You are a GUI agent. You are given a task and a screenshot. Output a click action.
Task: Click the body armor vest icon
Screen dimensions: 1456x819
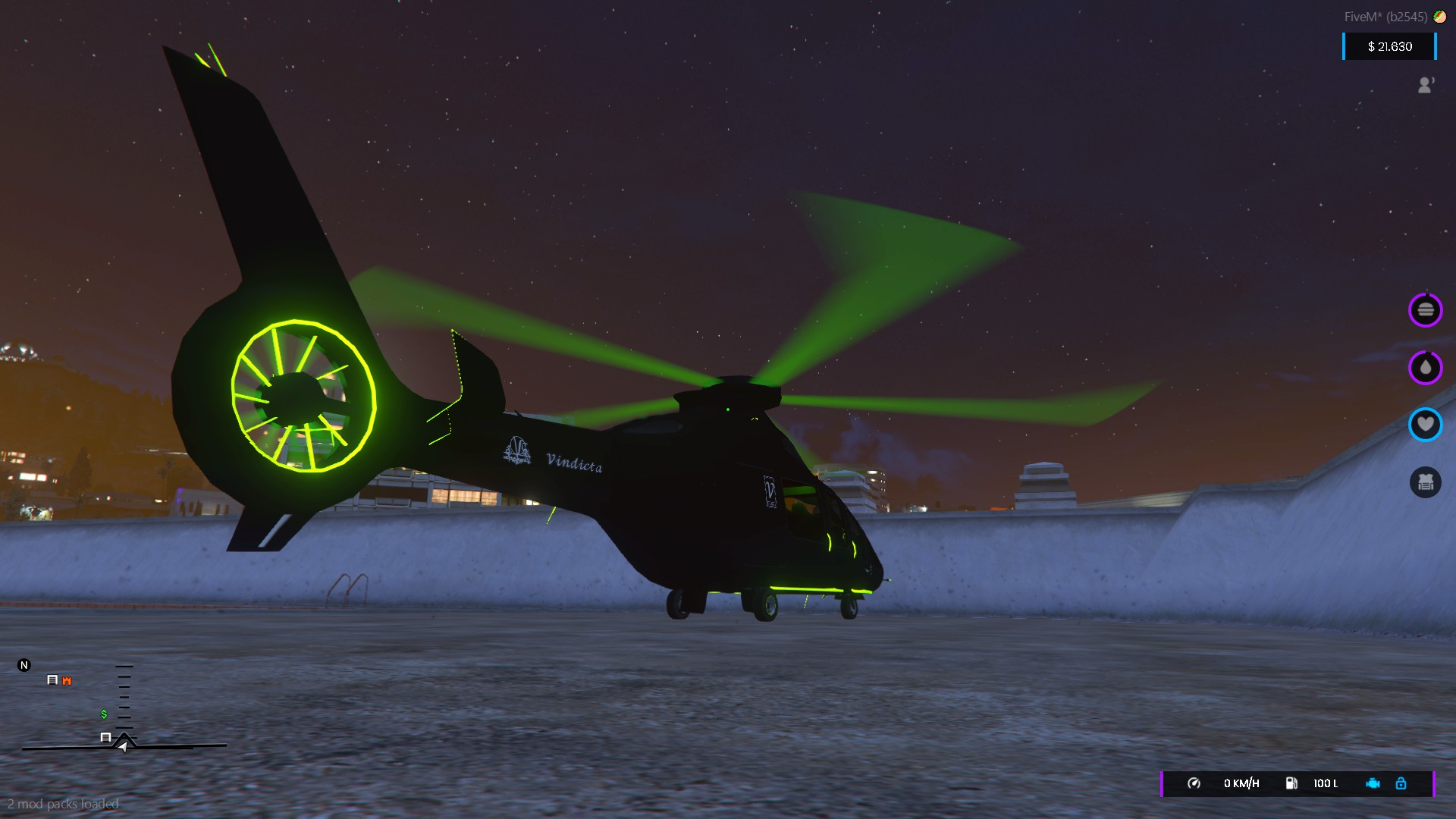click(1426, 482)
